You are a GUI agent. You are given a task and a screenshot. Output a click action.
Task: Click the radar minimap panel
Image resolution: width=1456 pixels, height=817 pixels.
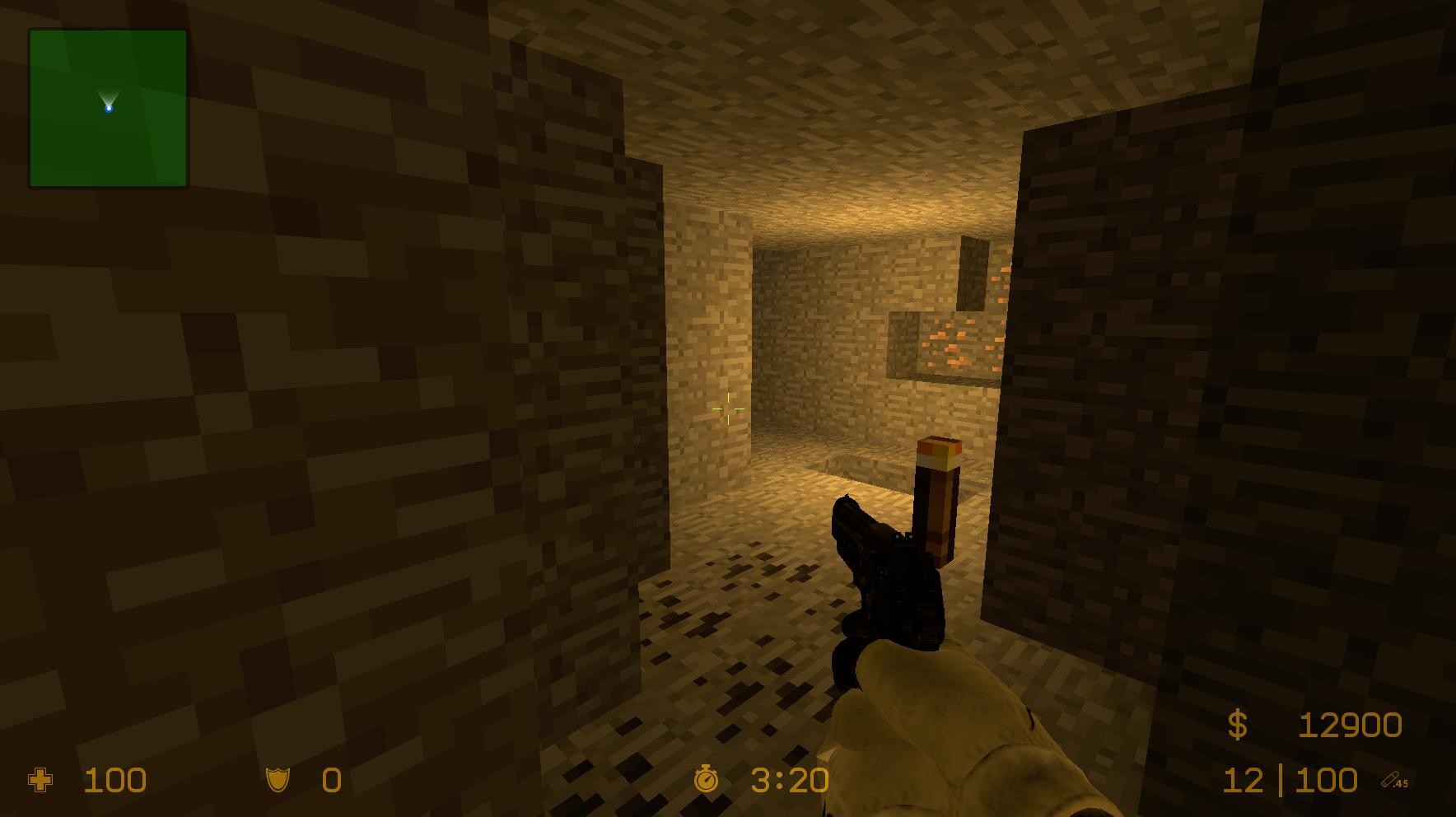click(x=107, y=109)
